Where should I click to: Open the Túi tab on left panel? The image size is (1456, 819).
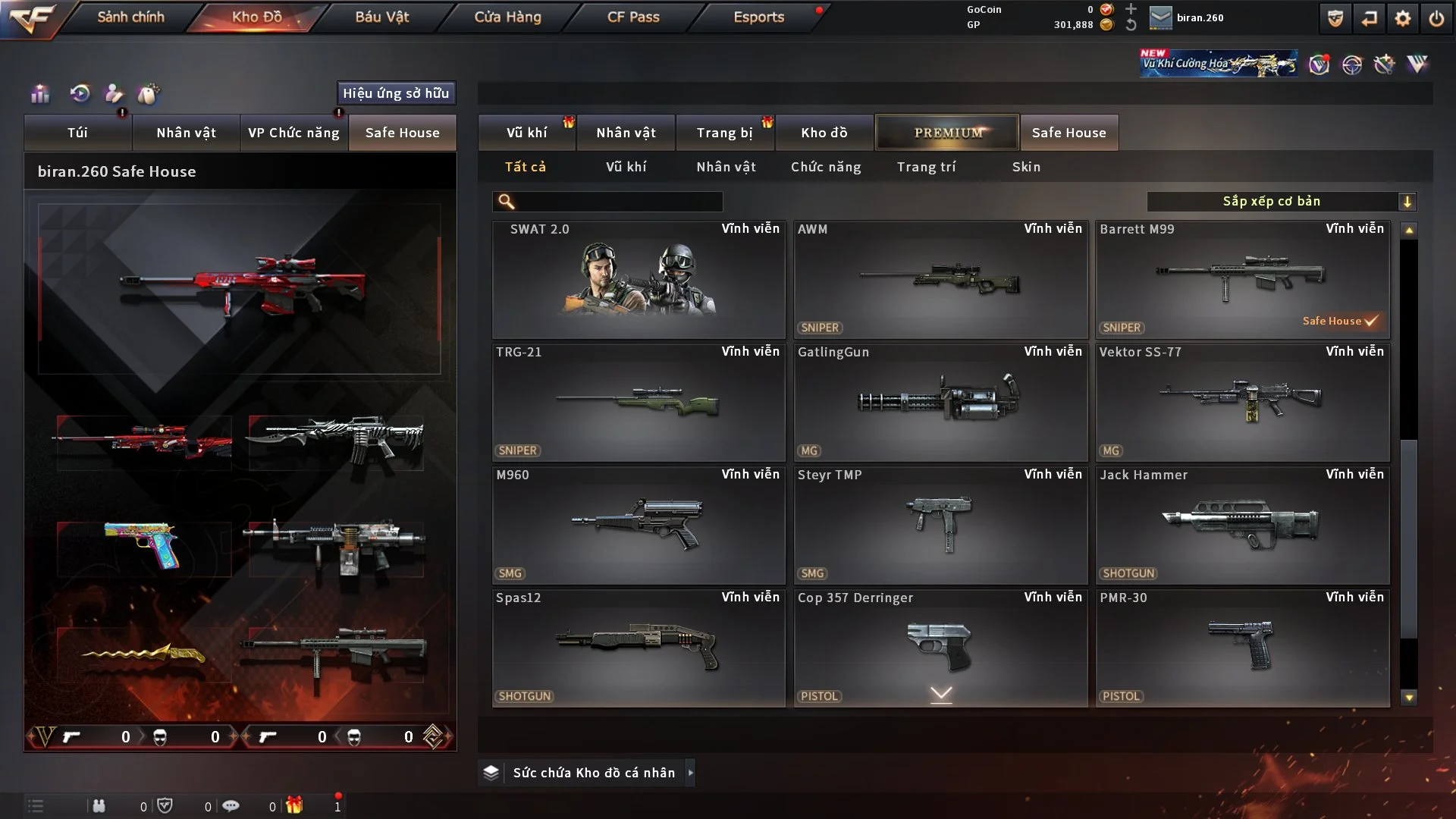point(77,133)
